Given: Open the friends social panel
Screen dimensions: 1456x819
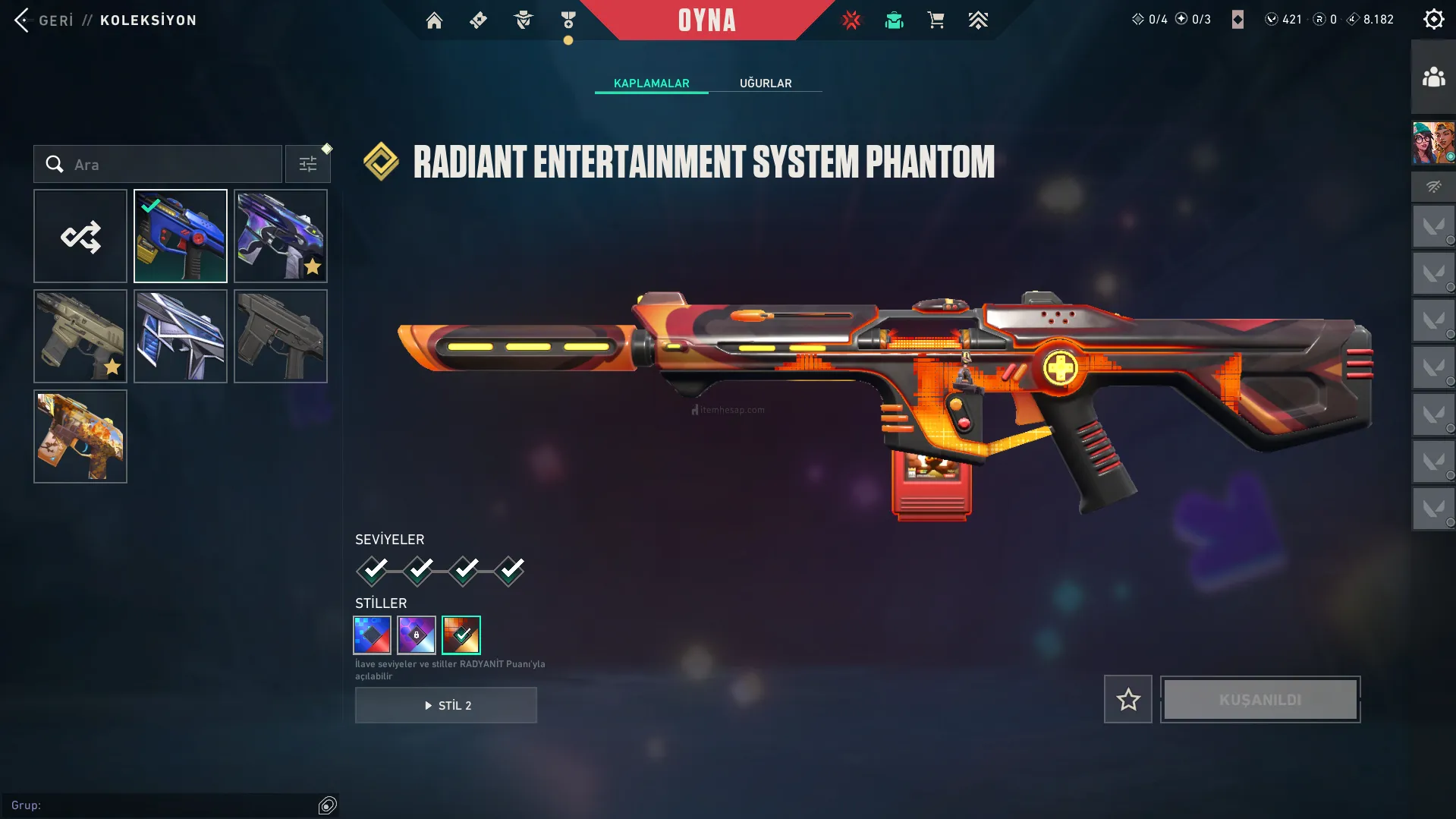Looking at the screenshot, I should (1433, 77).
